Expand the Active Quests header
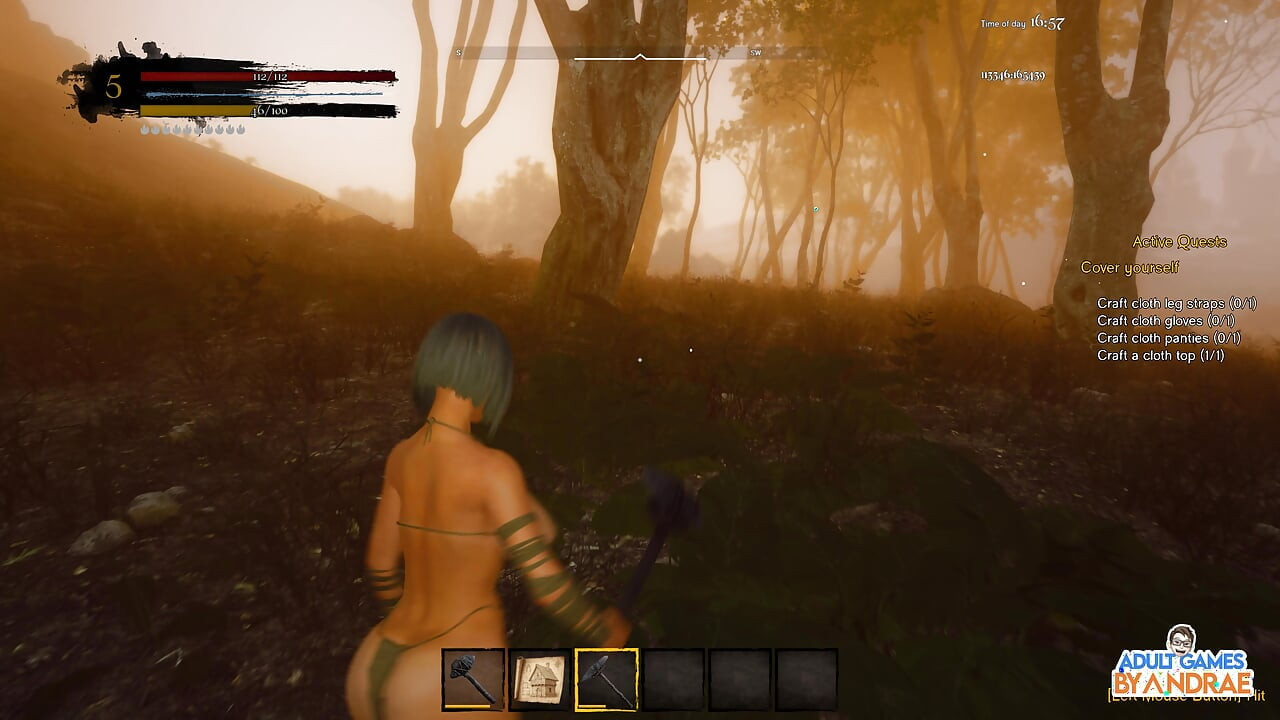Image resolution: width=1280 pixels, height=720 pixels. [x=1180, y=242]
